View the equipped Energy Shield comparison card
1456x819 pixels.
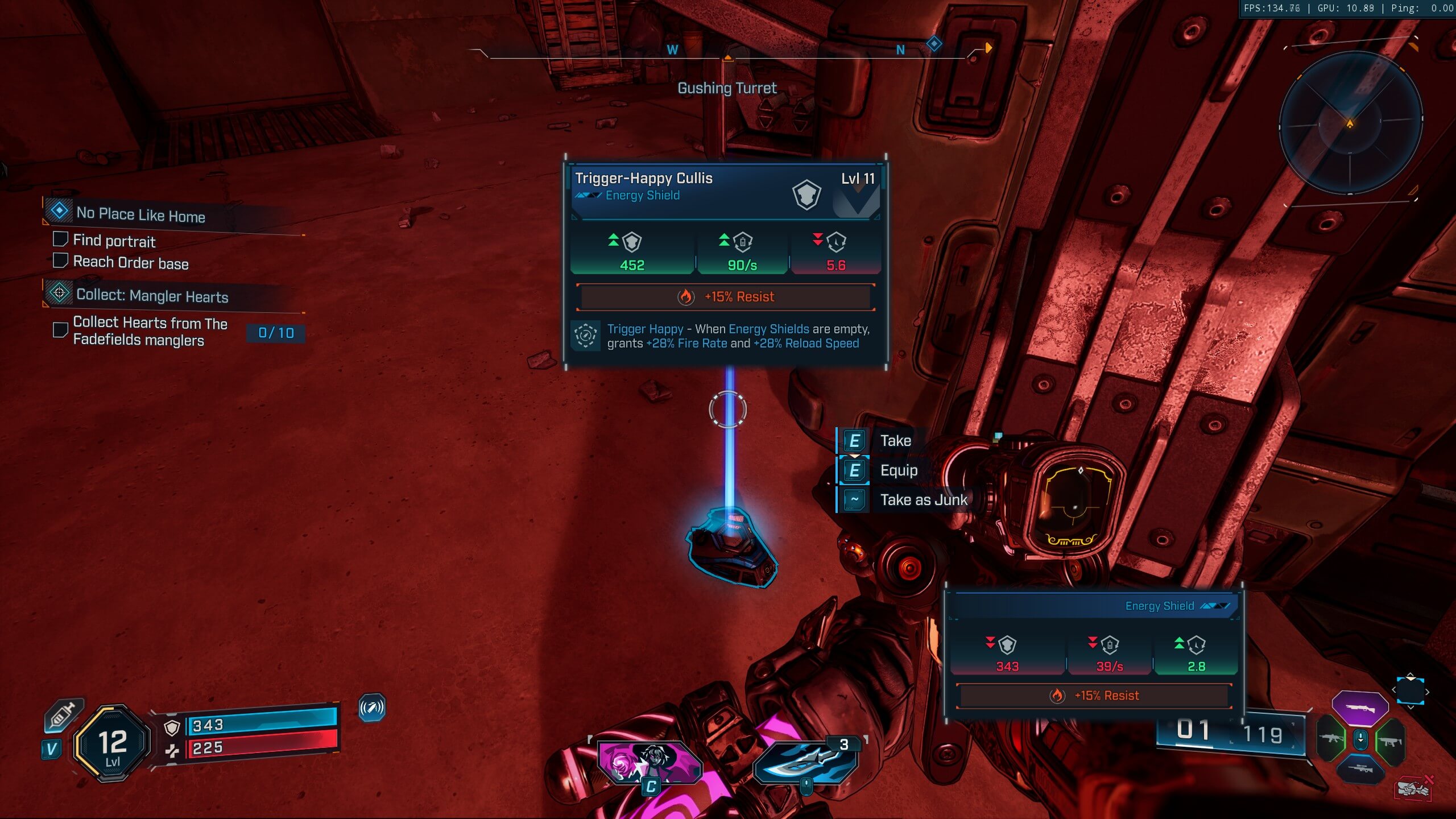pos(1093,654)
